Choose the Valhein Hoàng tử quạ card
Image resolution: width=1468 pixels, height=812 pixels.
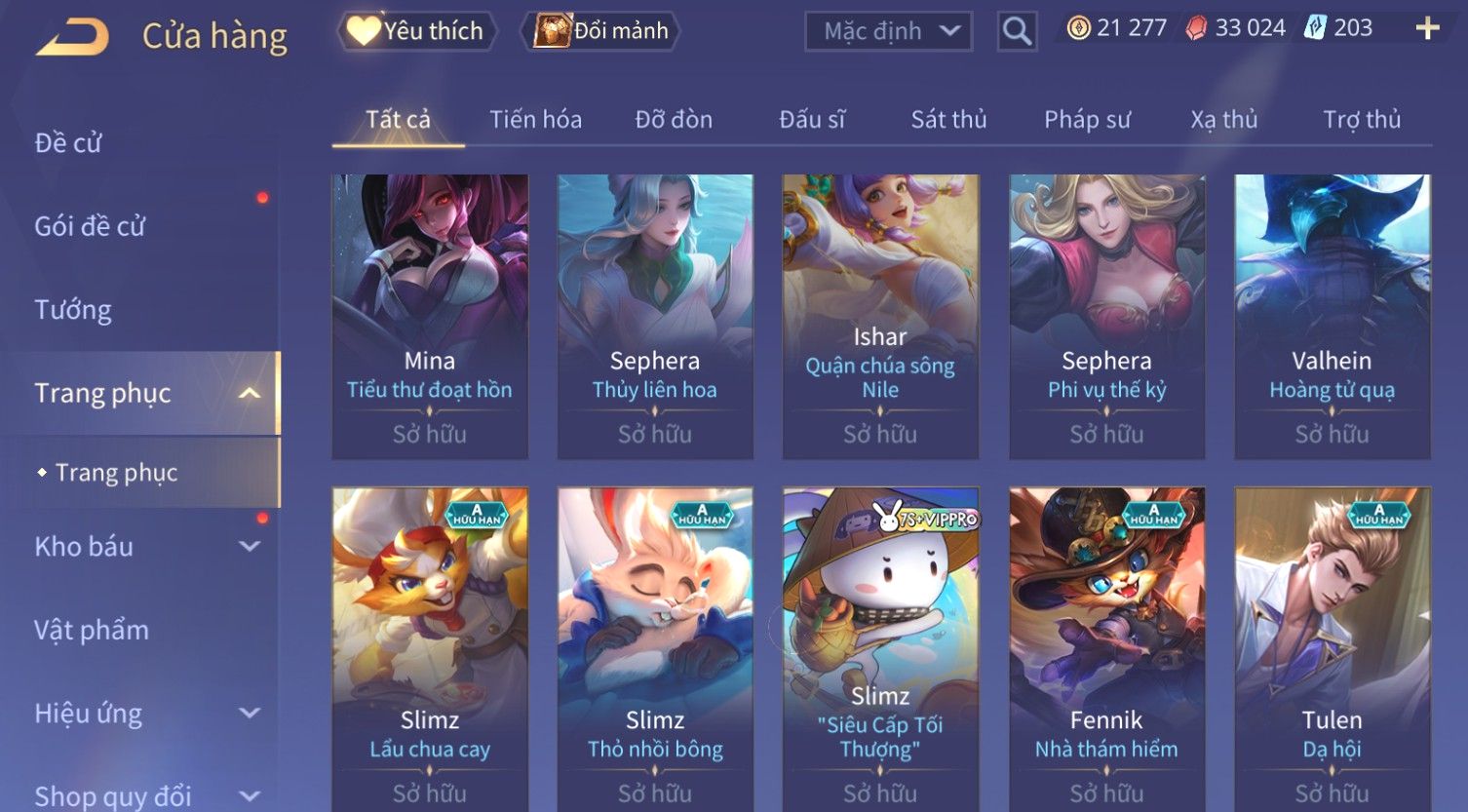point(1332,316)
